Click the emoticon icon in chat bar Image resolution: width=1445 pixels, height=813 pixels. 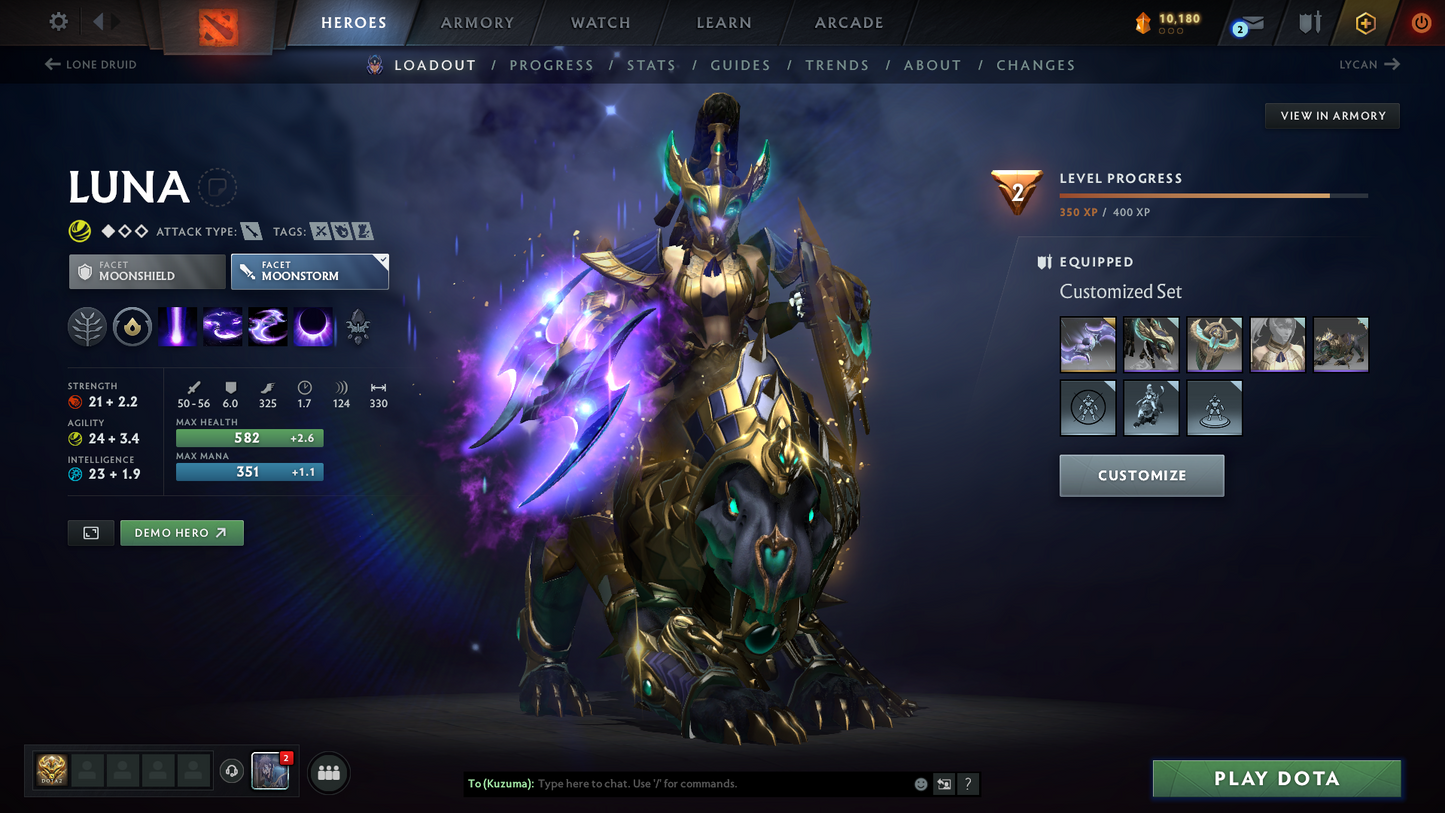[x=920, y=784]
